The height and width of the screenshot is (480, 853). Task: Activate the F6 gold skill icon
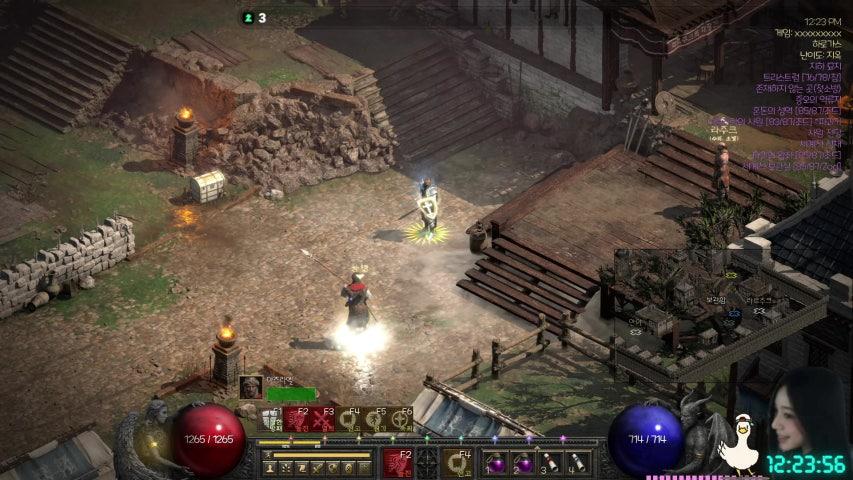tap(401, 418)
